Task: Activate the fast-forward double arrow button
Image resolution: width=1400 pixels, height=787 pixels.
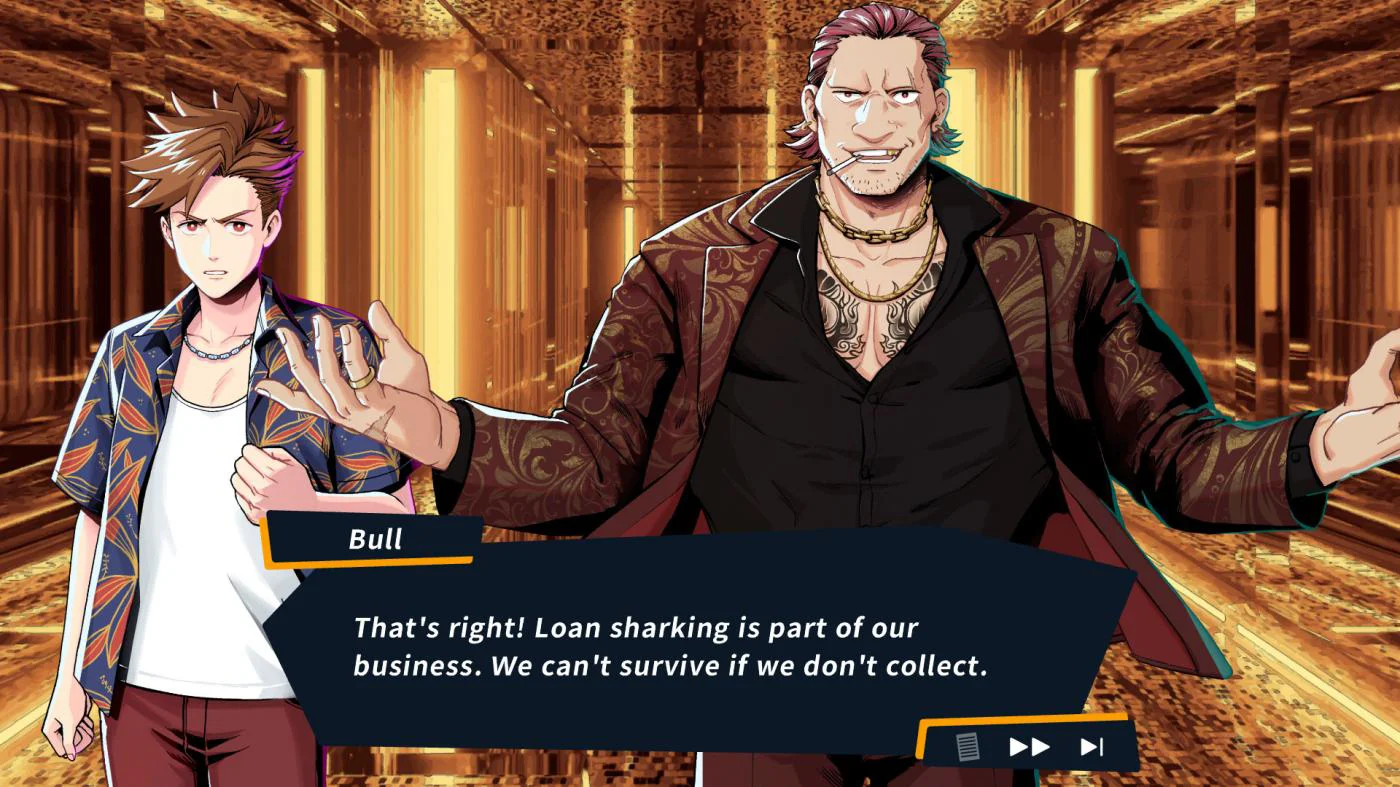Action: pyautogui.click(x=1029, y=746)
